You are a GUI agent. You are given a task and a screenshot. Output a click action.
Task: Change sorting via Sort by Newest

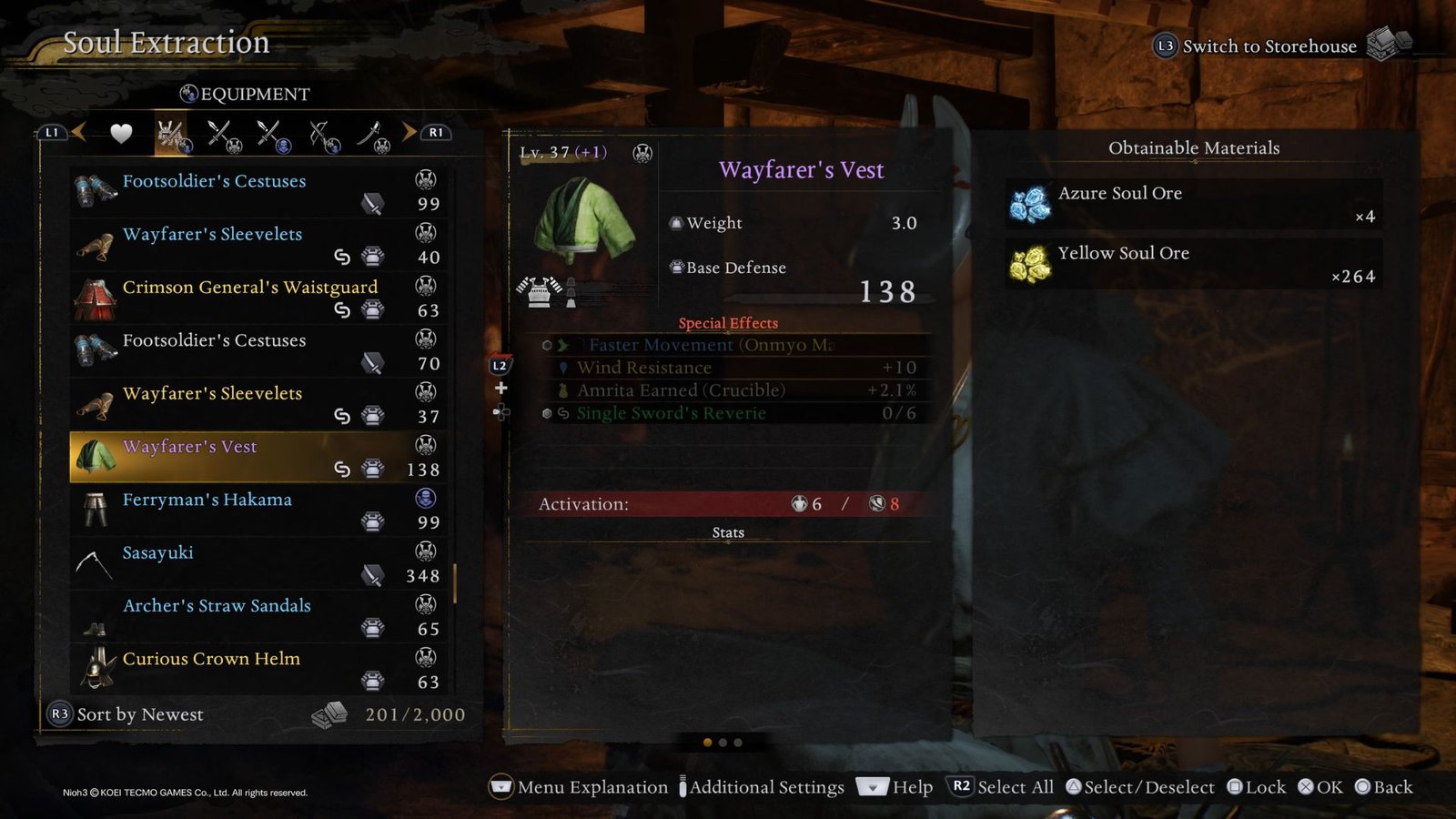pos(127,714)
